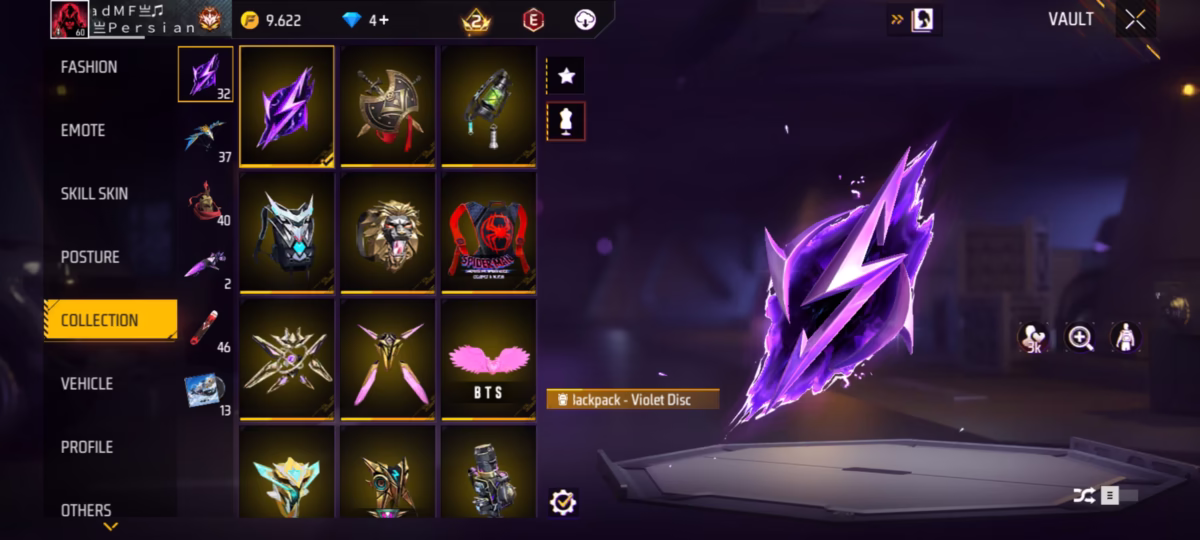Open the player avatar profile
The height and width of the screenshot is (540, 1200).
pyautogui.click(x=69, y=20)
